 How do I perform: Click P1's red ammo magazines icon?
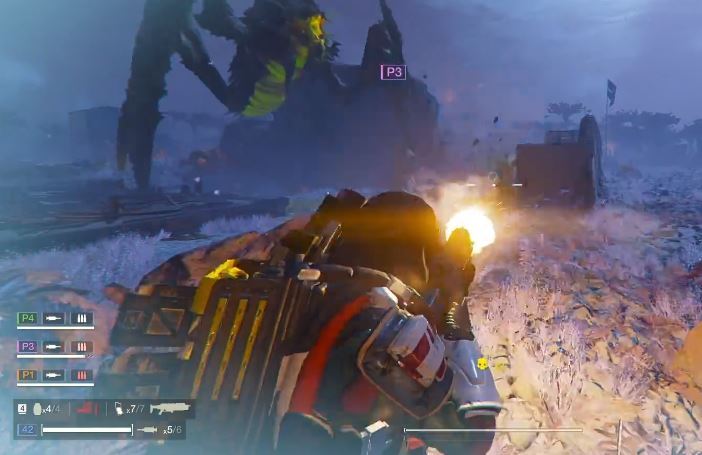pos(82,375)
